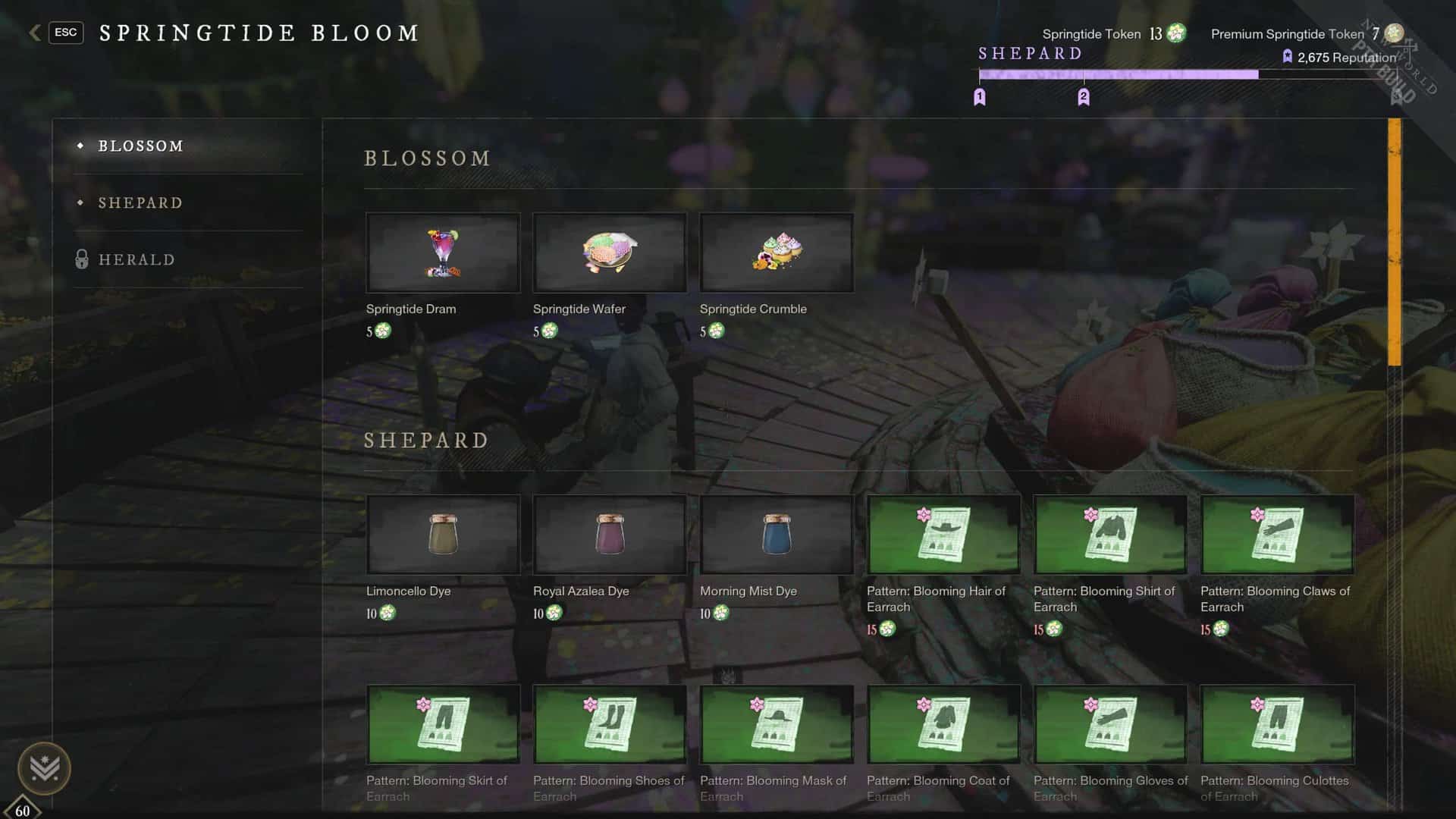The width and height of the screenshot is (1456, 819).
Task: Click reward milestone marker 1 on reputation bar
Action: [x=980, y=96]
